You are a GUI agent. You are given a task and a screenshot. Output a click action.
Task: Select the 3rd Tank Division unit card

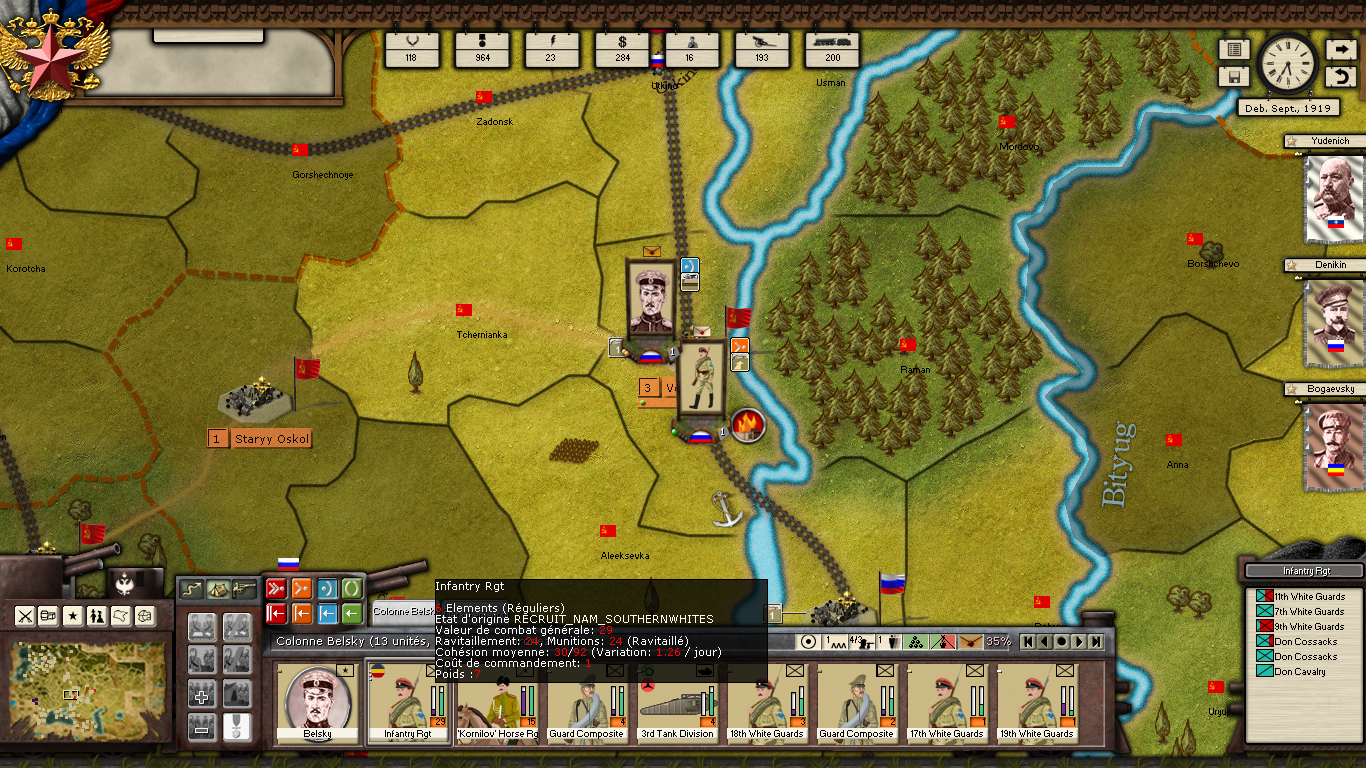point(678,703)
